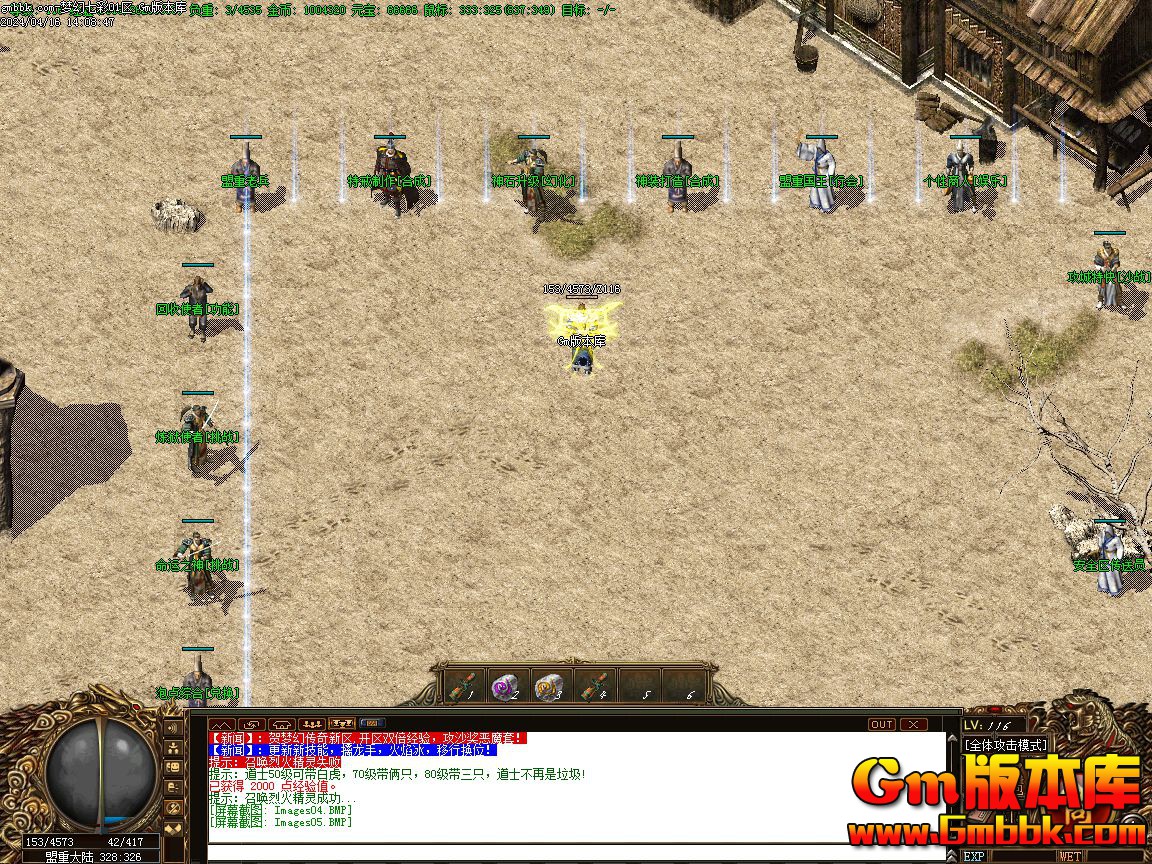
Task: Switch the 全体攻击模式 attack mode label
Action: (x=1005, y=745)
